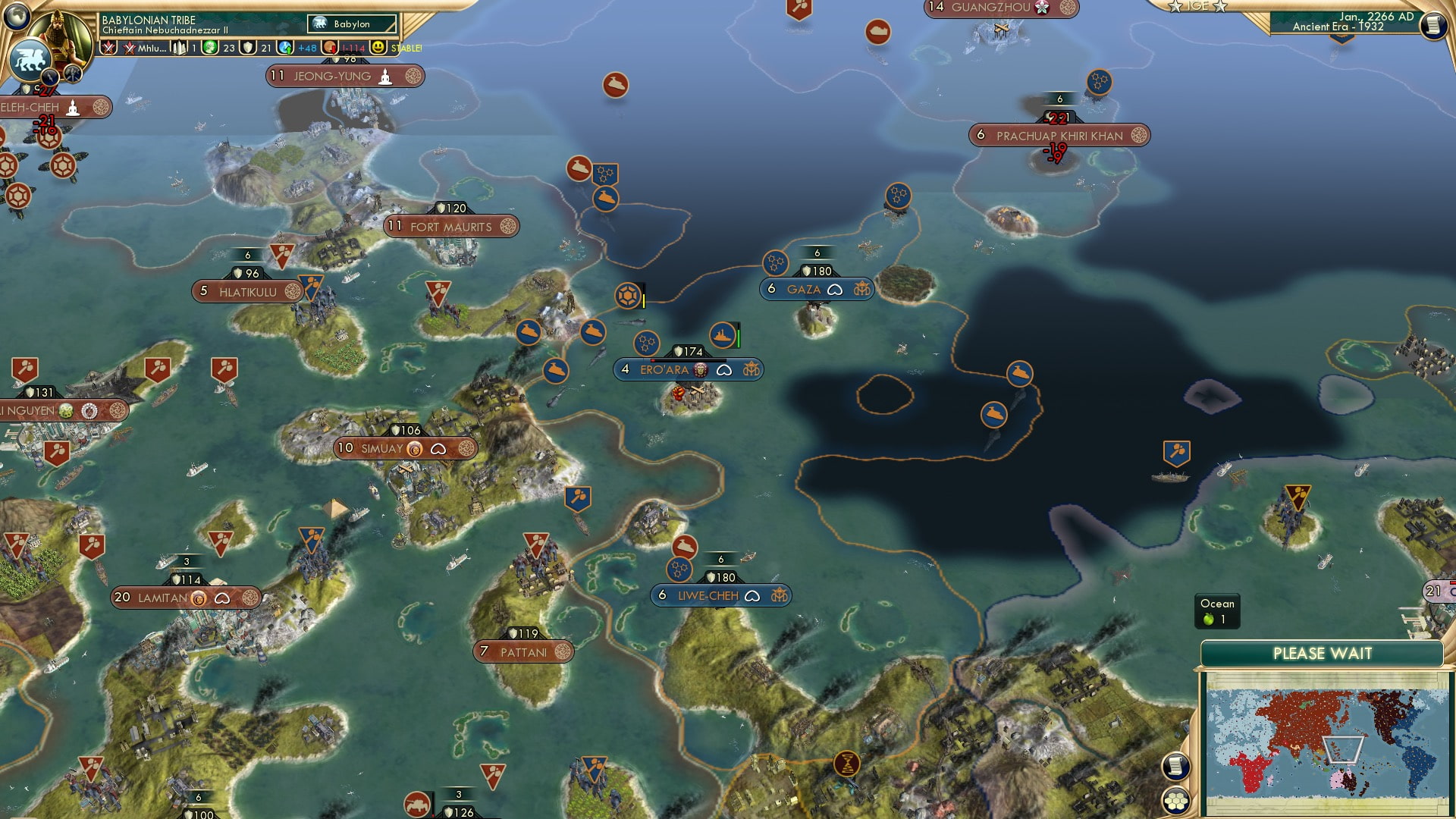Expand the Gaza city banner
The image size is (1456, 819).
coord(815,289)
